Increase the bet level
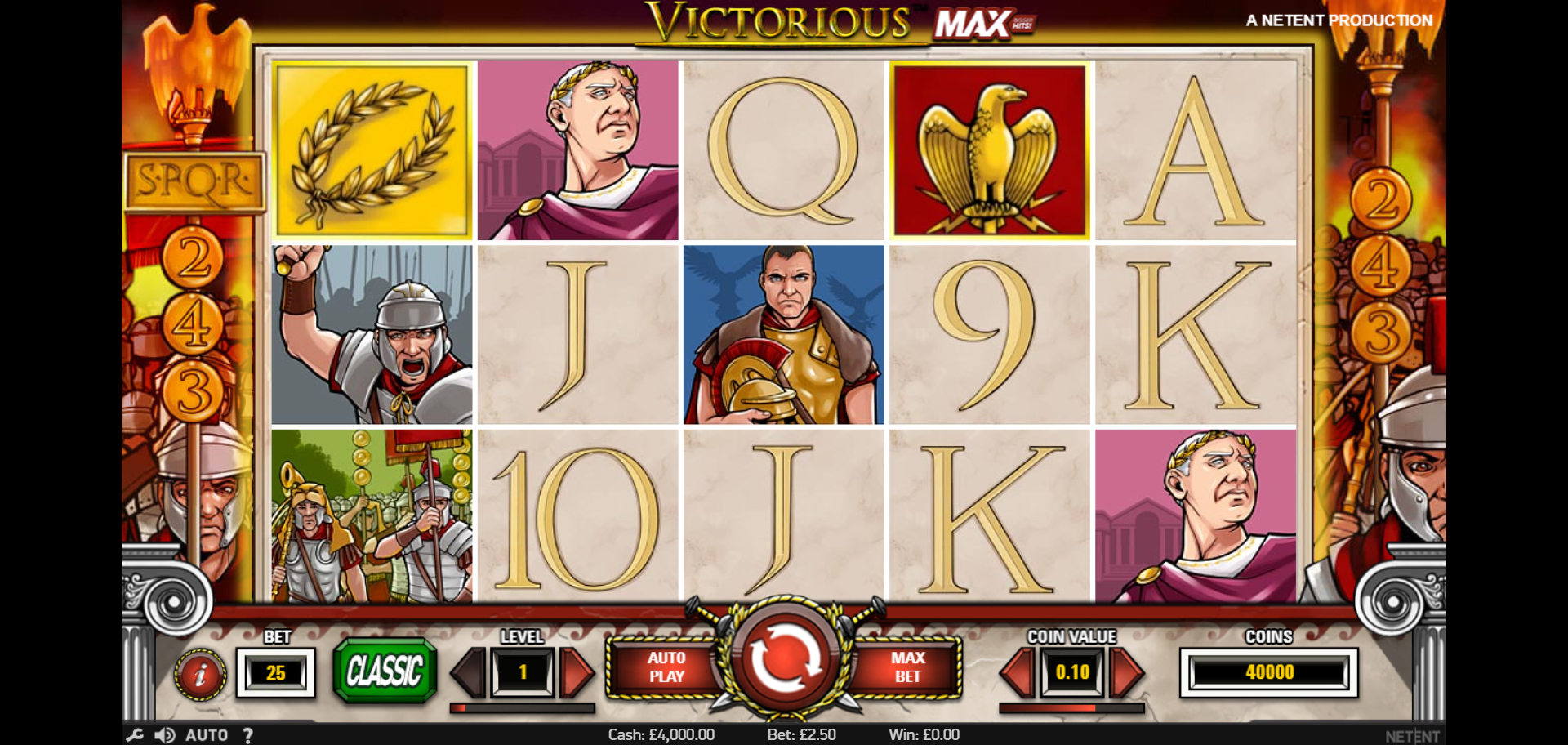Viewport: 1568px width, 745px height. [577, 672]
